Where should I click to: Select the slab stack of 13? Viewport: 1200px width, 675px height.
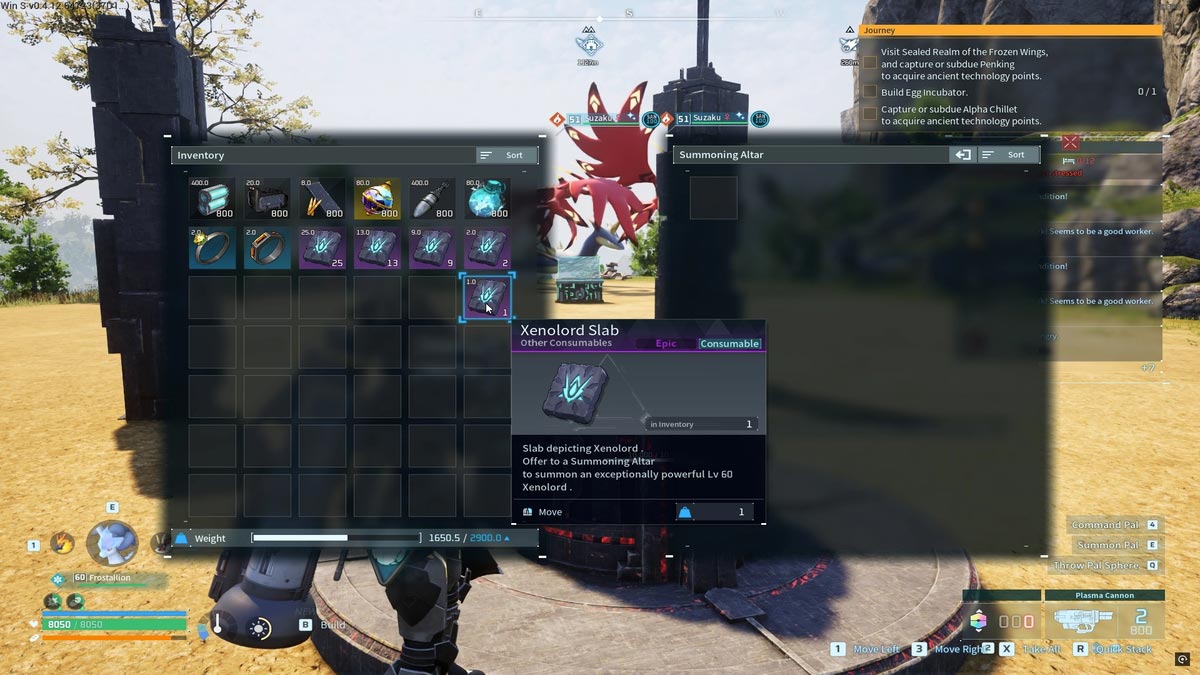click(x=377, y=248)
